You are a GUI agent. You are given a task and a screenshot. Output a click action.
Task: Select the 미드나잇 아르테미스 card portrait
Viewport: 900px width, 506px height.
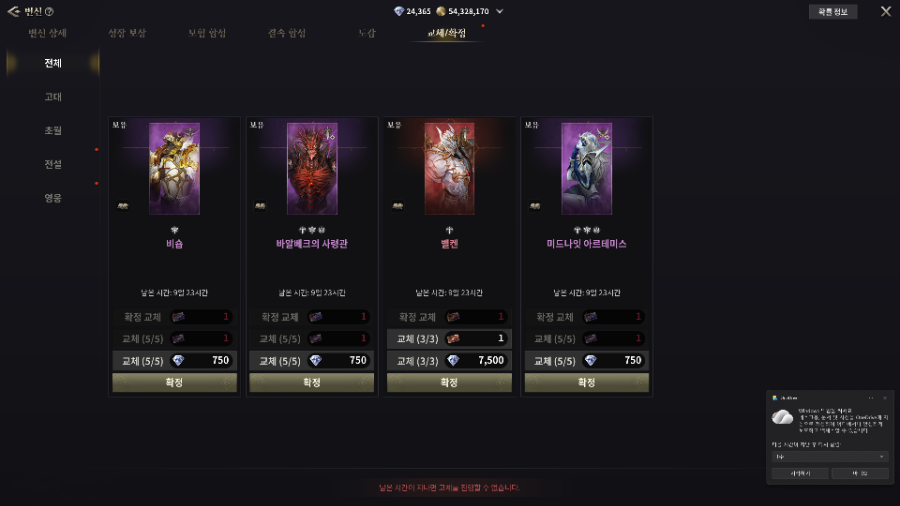pyautogui.click(x=586, y=168)
